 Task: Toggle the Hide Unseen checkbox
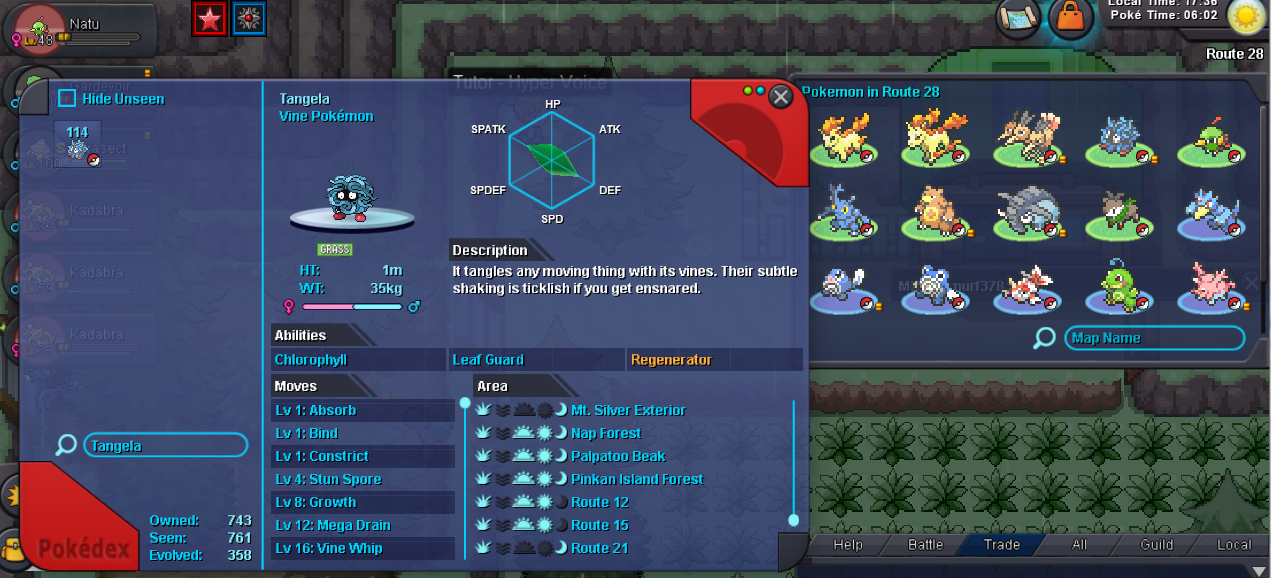tap(67, 98)
